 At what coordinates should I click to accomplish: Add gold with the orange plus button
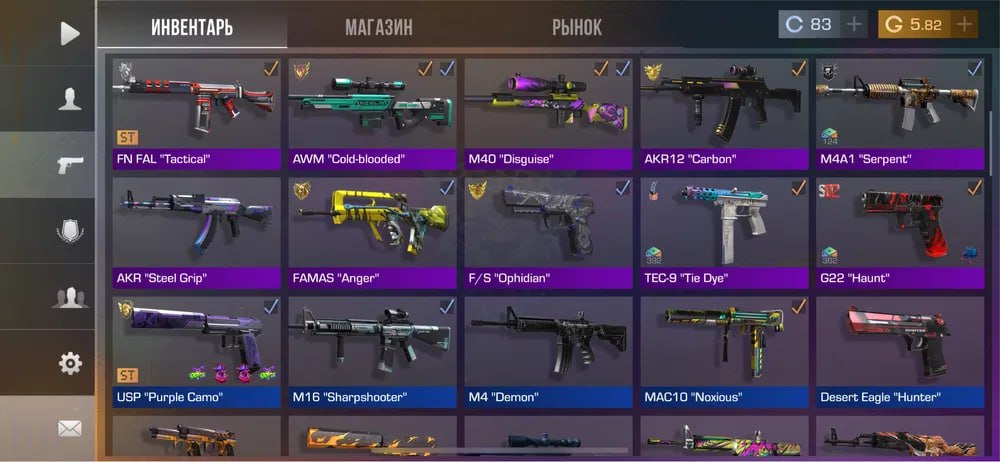pyautogui.click(x=964, y=25)
